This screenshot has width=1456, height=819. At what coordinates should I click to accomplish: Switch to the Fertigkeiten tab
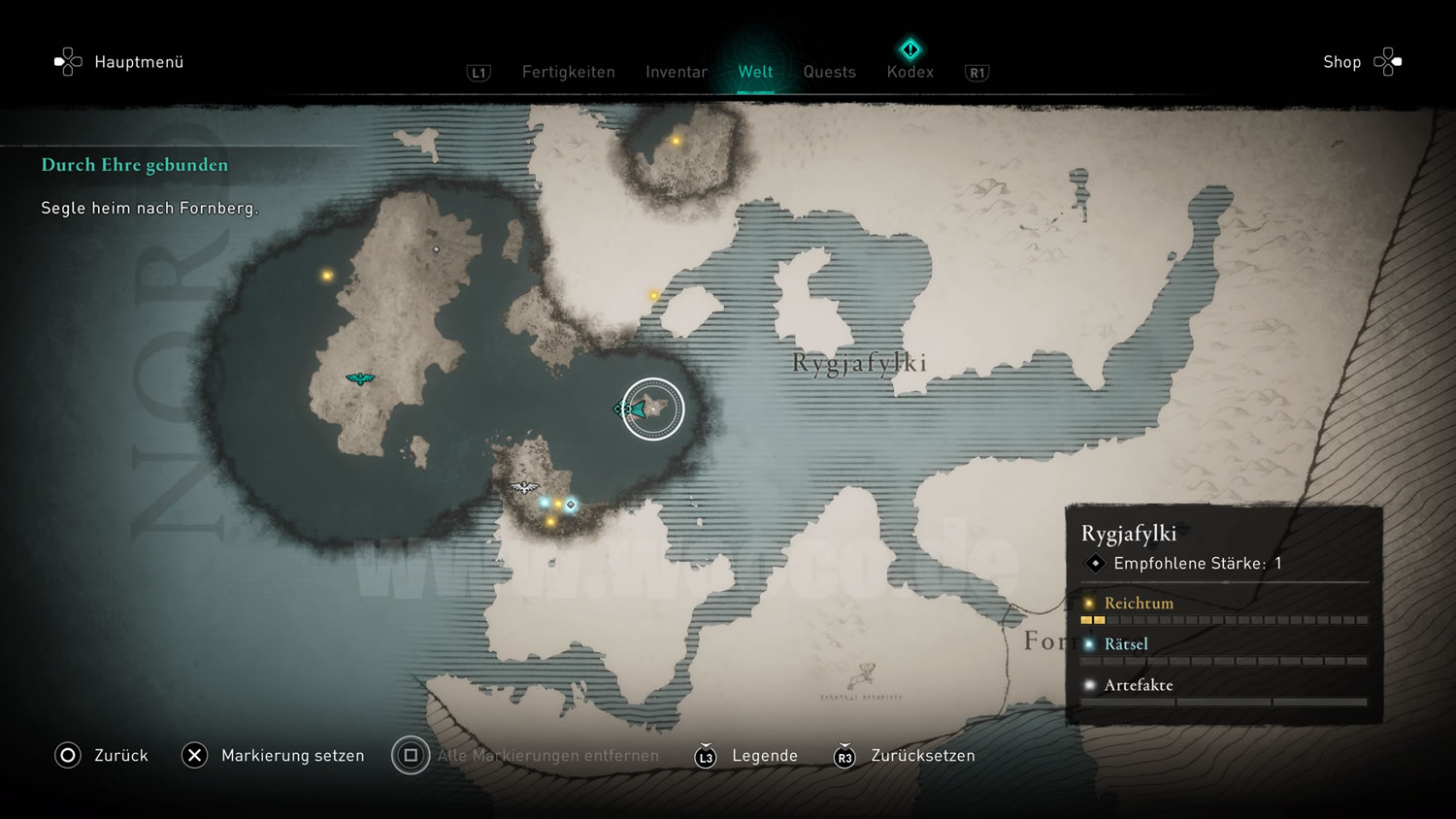[568, 72]
